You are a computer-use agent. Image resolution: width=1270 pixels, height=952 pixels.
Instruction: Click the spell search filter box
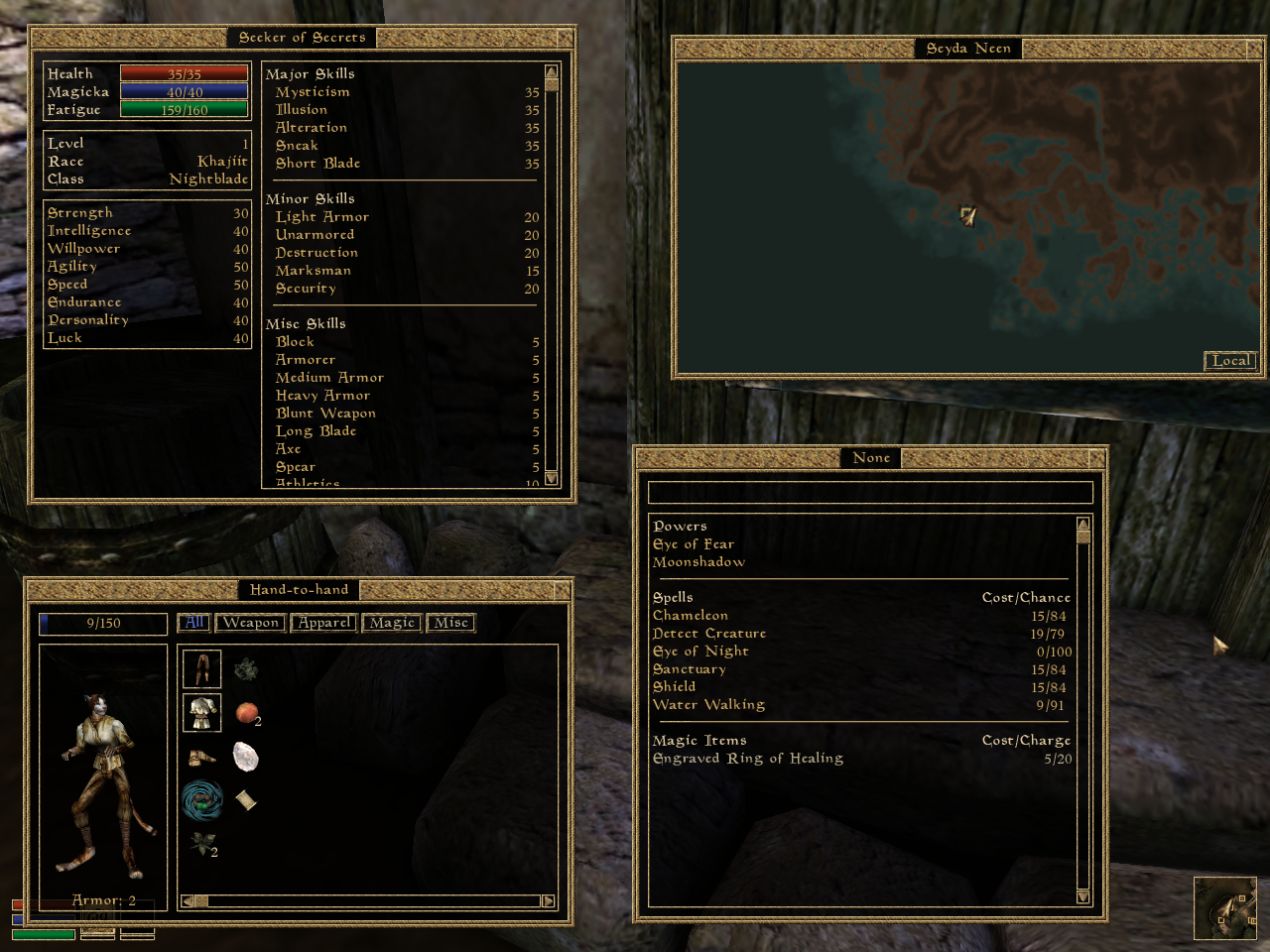(869, 493)
